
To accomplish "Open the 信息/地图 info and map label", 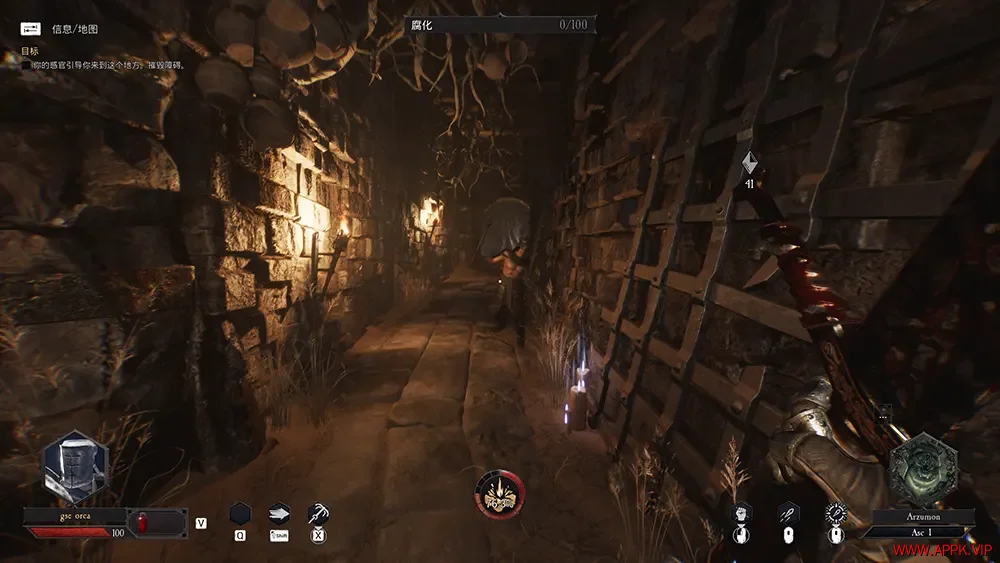I will [x=75, y=29].
